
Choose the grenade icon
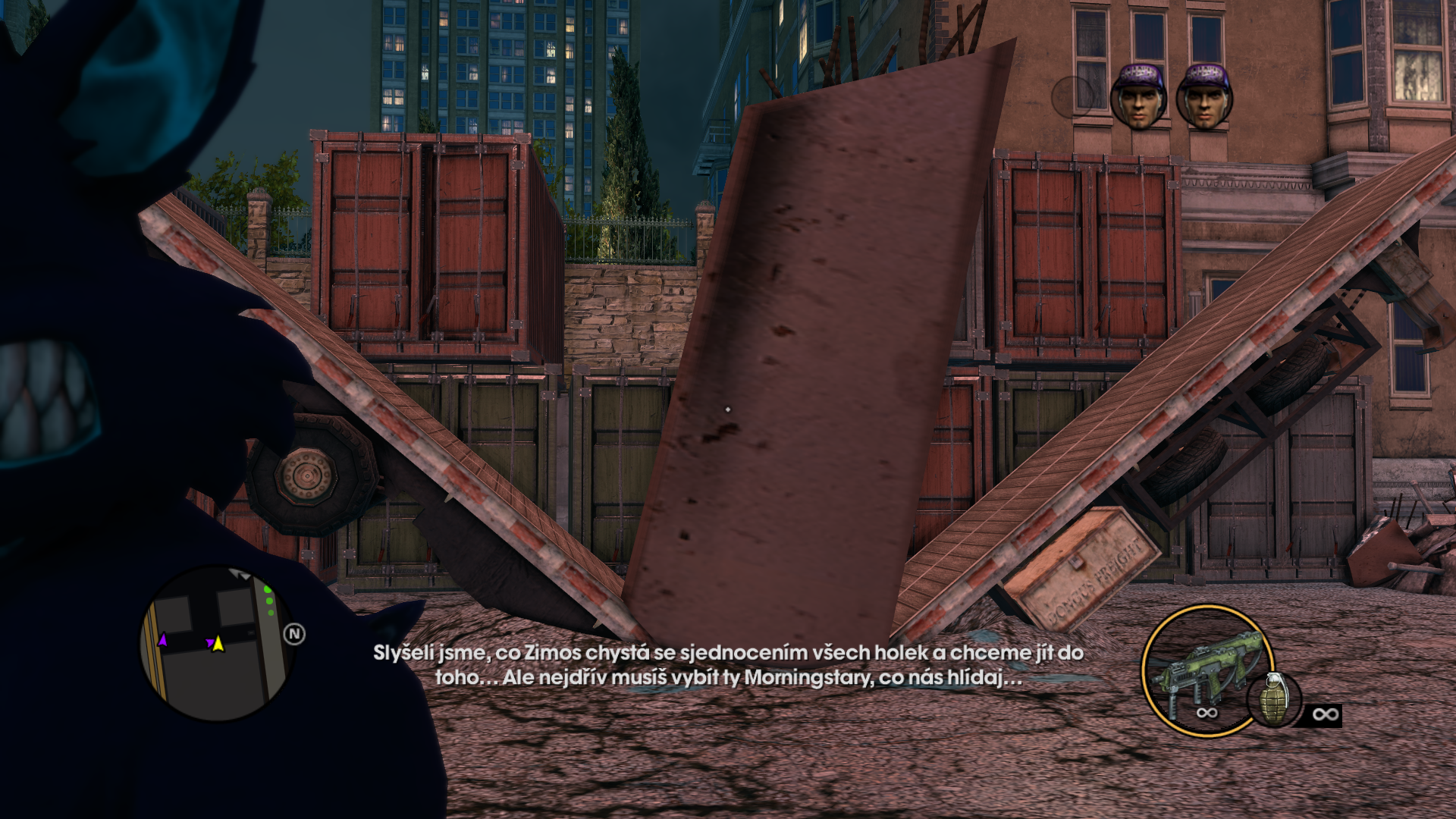(x=1273, y=698)
